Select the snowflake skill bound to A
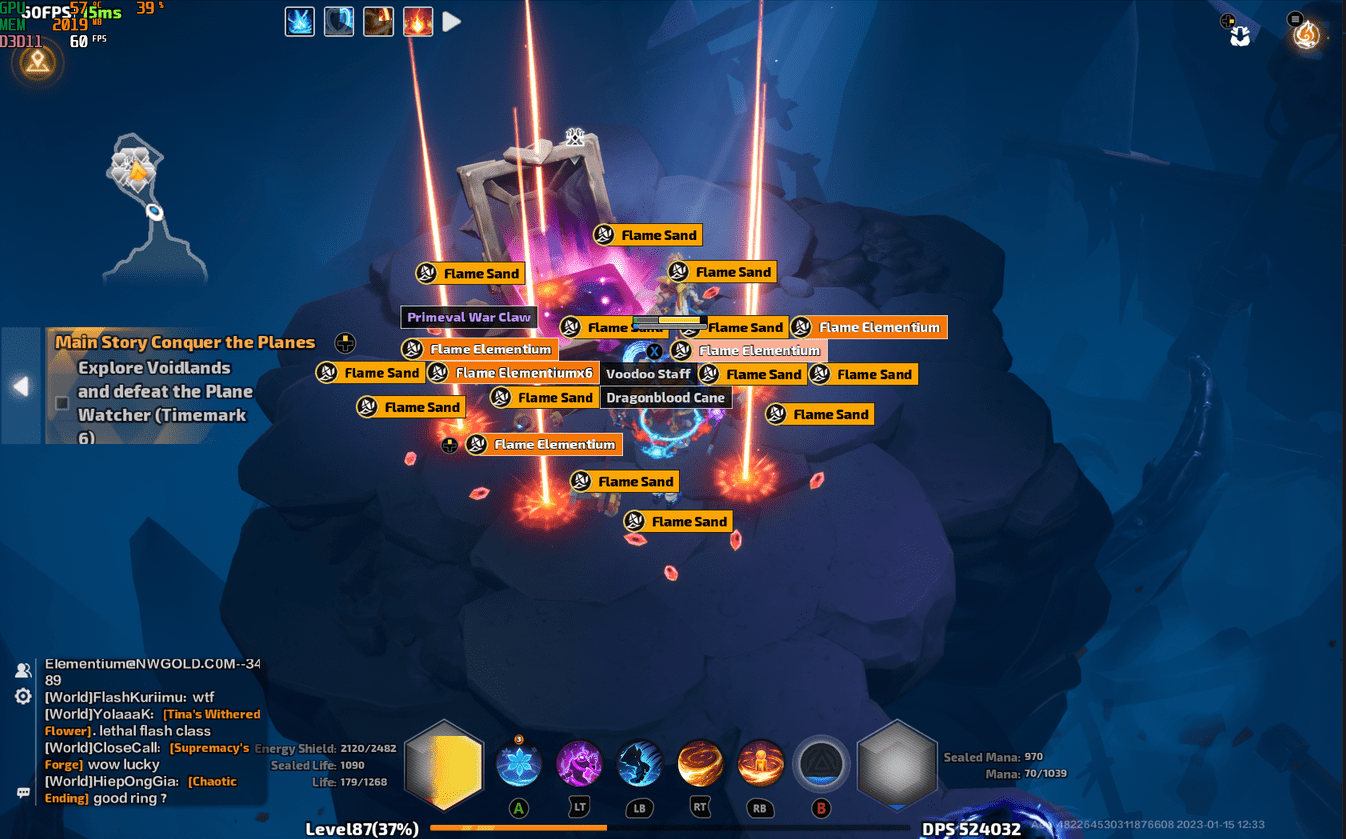Screen dimensions: 1346x839 coord(518,763)
